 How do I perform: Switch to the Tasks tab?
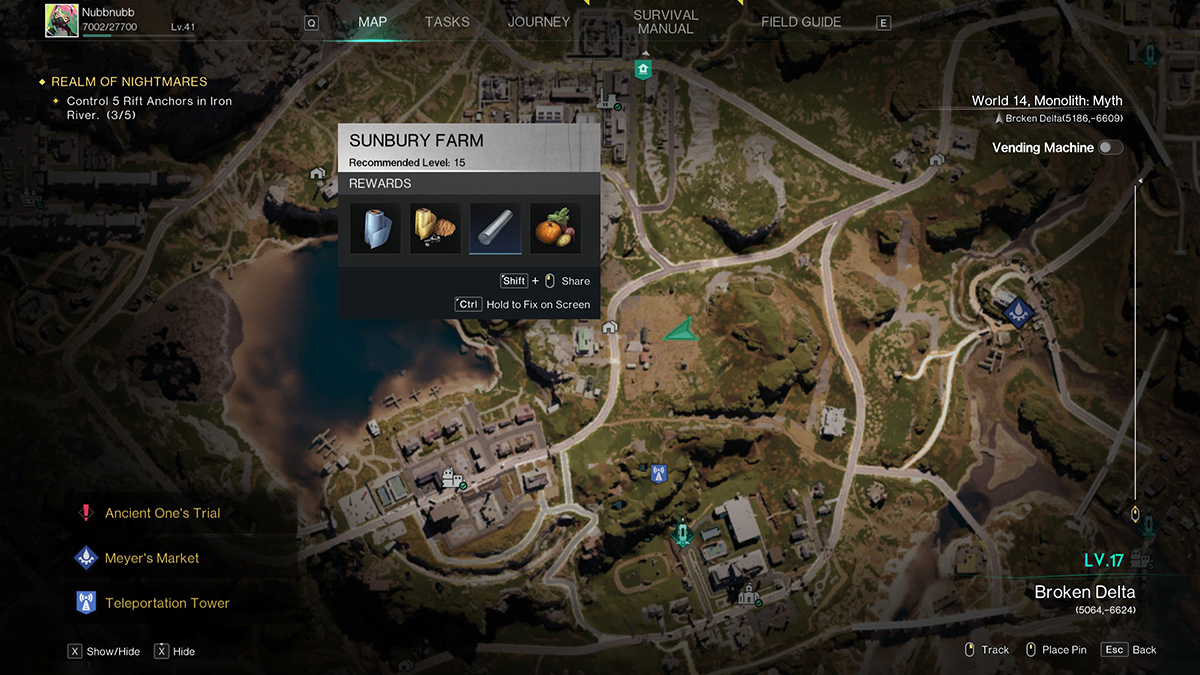[x=447, y=22]
